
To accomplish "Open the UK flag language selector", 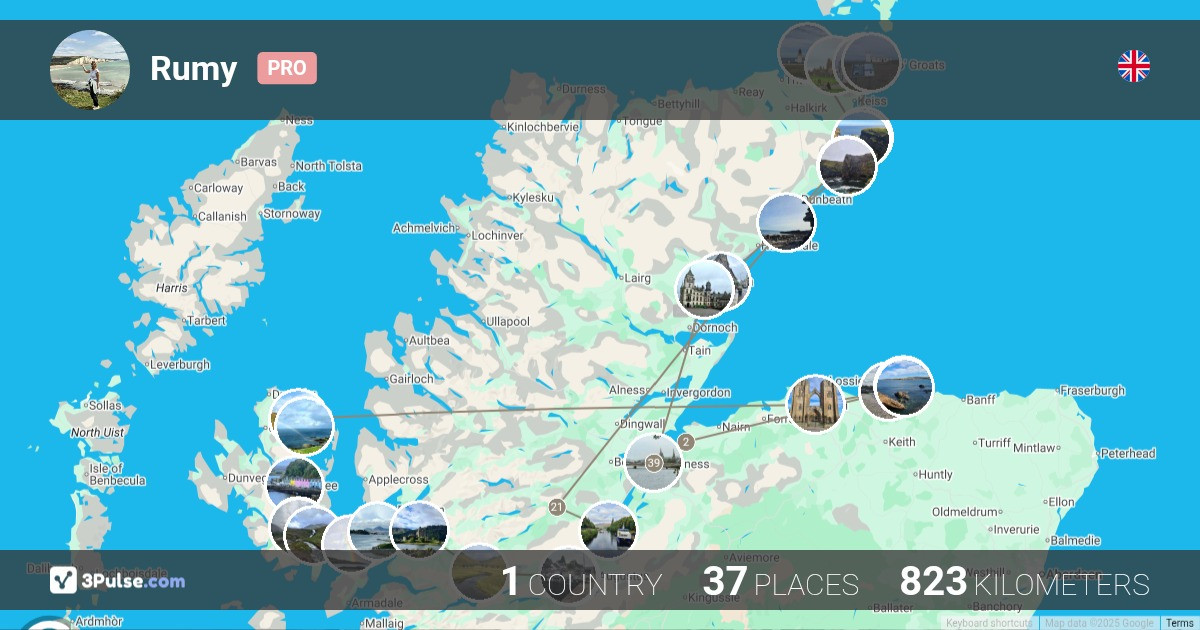I will pos(1133,66).
